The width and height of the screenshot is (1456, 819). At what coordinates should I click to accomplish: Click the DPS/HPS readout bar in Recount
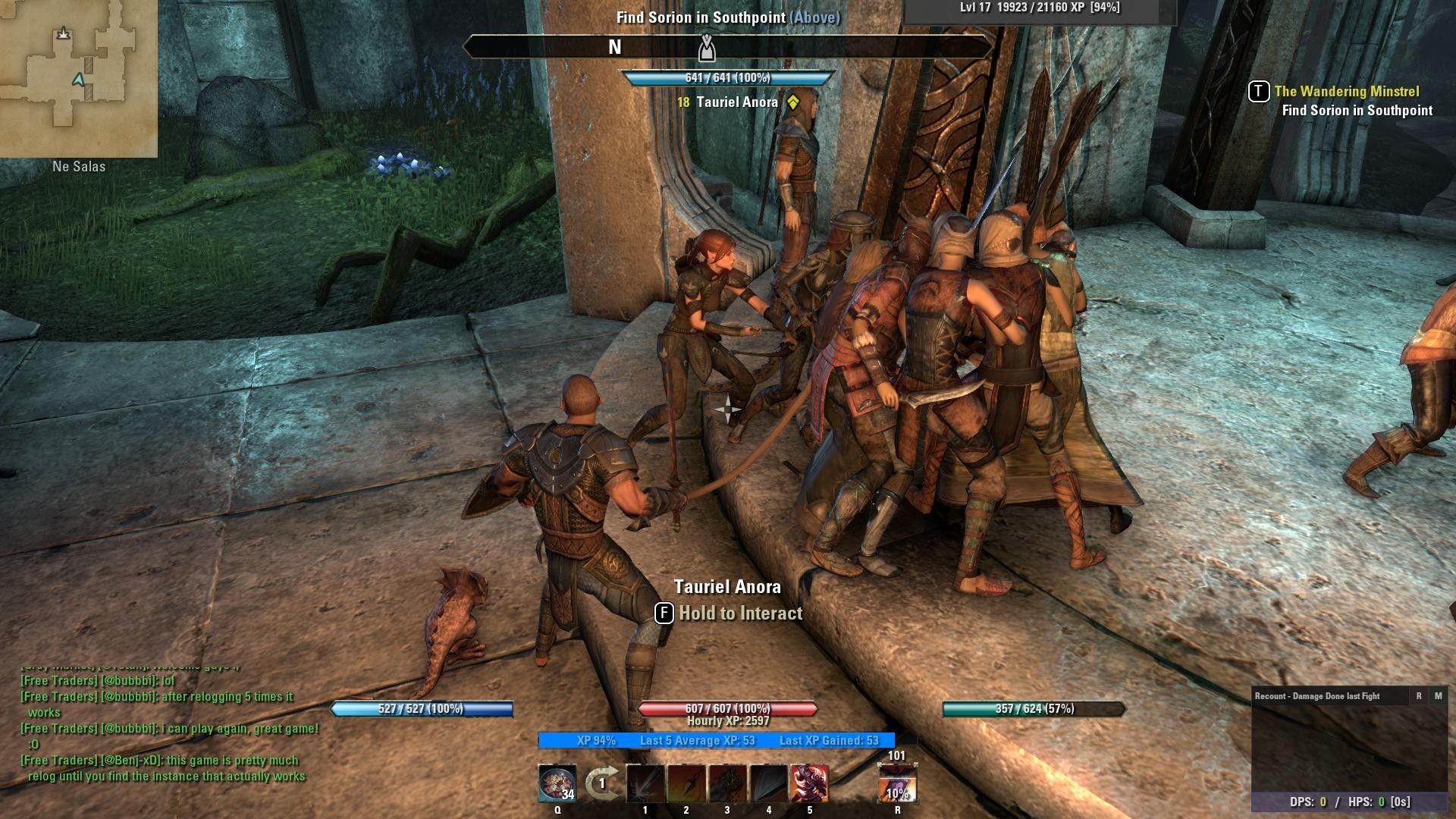(x=1351, y=802)
